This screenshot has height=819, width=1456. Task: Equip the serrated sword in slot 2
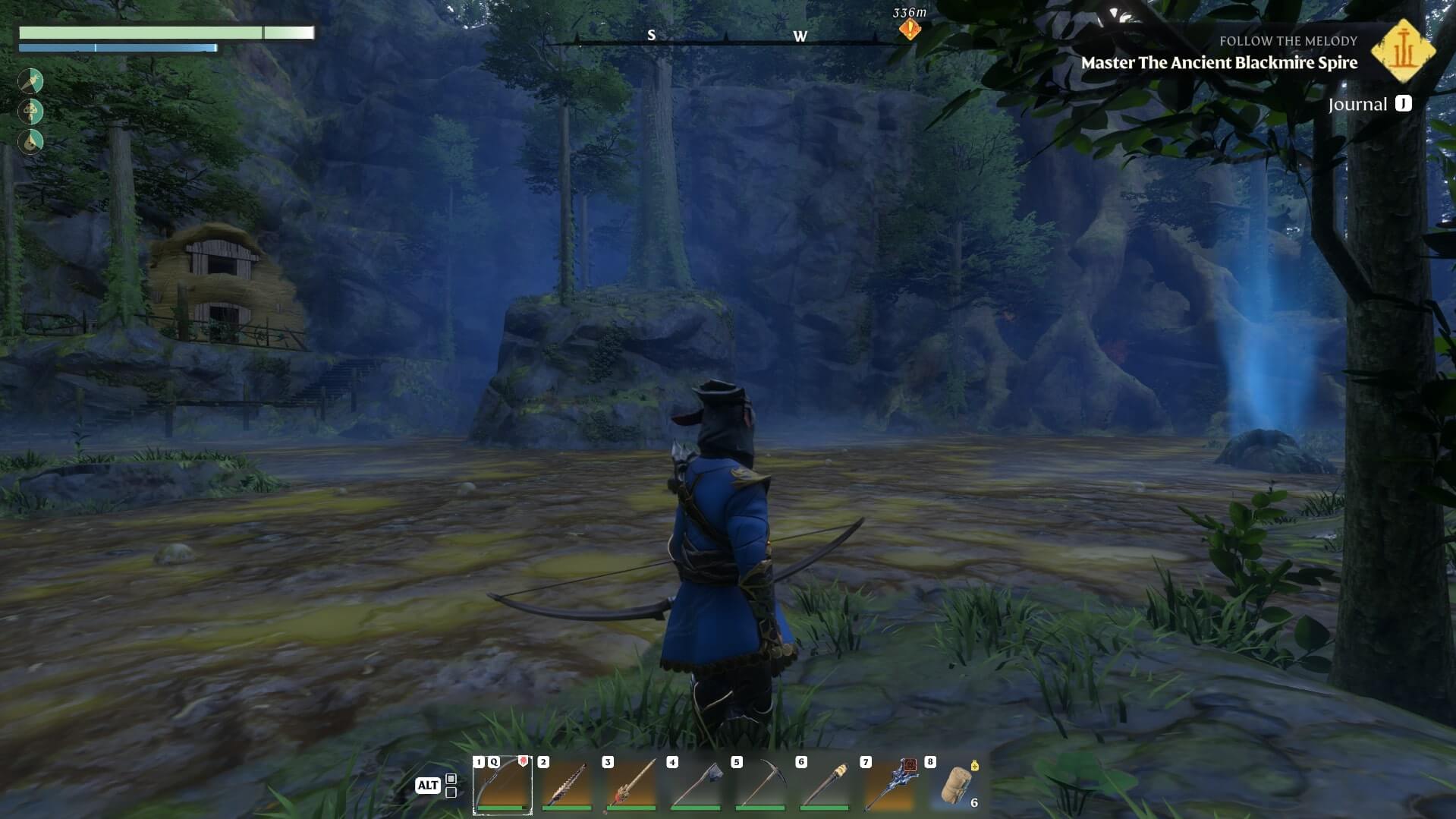tap(567, 785)
